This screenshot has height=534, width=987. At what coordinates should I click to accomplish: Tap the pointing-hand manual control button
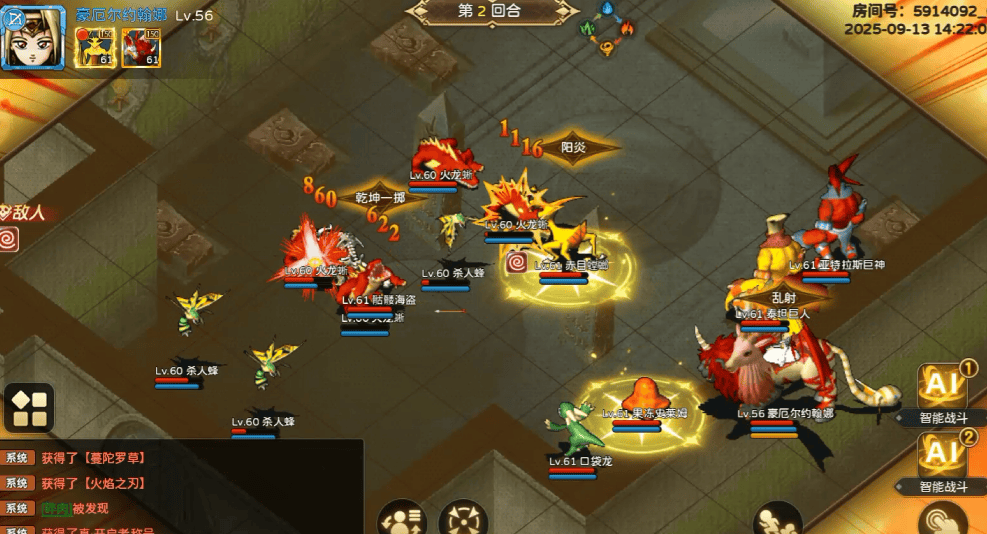pos(943,519)
